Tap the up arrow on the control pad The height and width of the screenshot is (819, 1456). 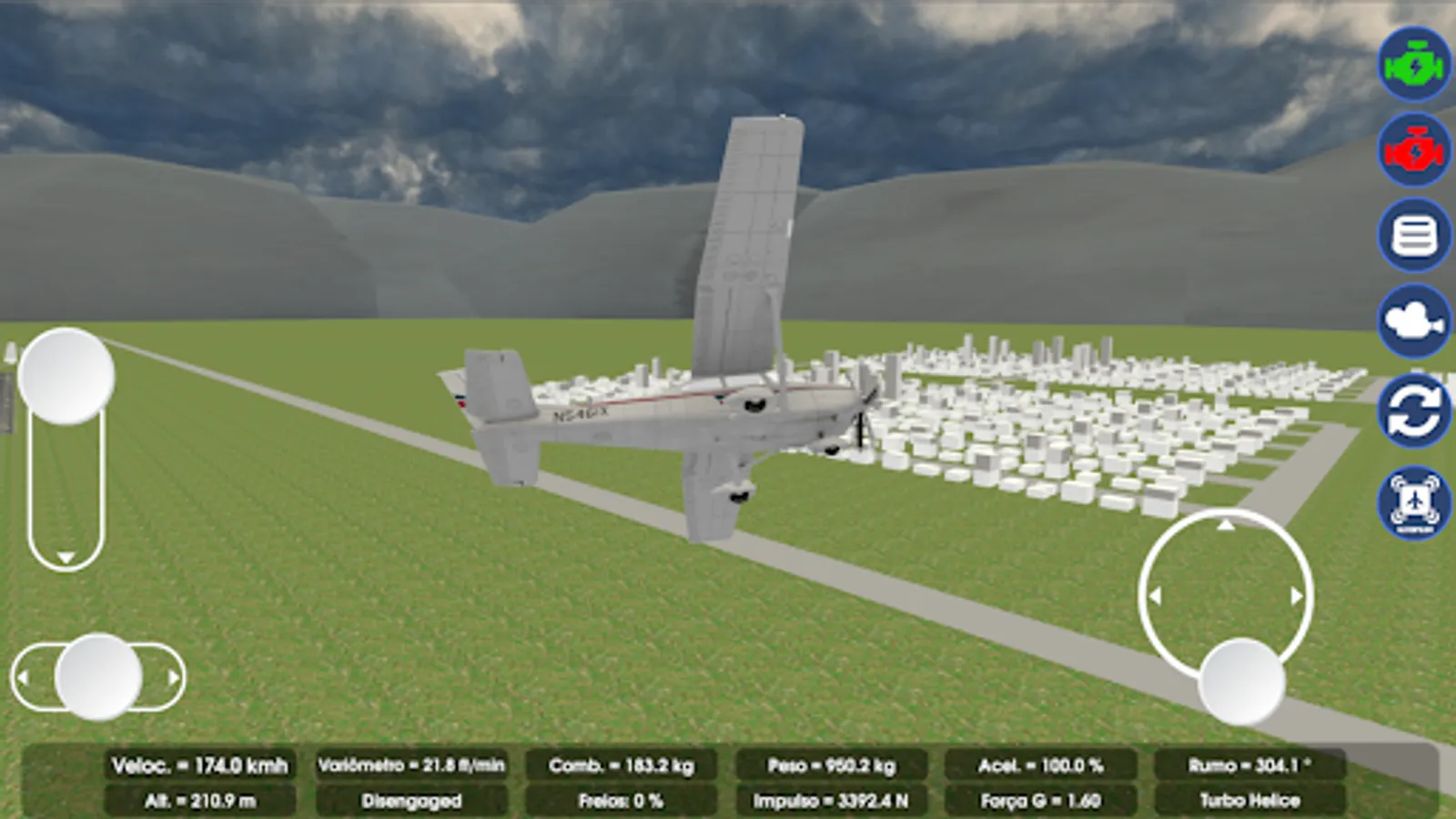[x=1224, y=526]
